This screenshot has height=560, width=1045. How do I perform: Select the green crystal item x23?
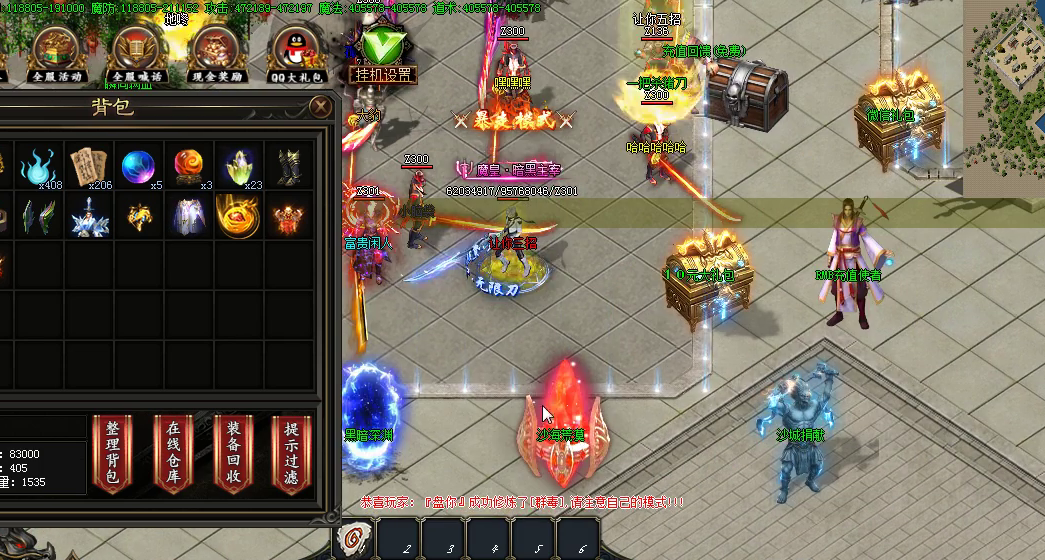point(238,167)
